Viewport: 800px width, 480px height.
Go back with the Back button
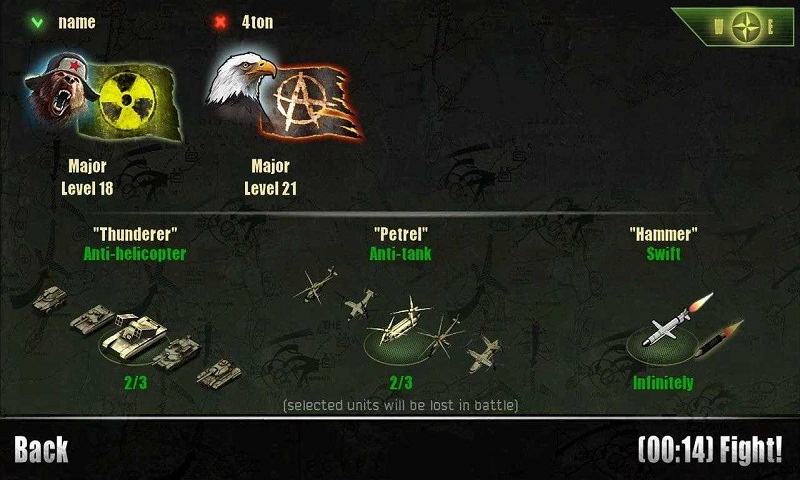tap(41, 449)
